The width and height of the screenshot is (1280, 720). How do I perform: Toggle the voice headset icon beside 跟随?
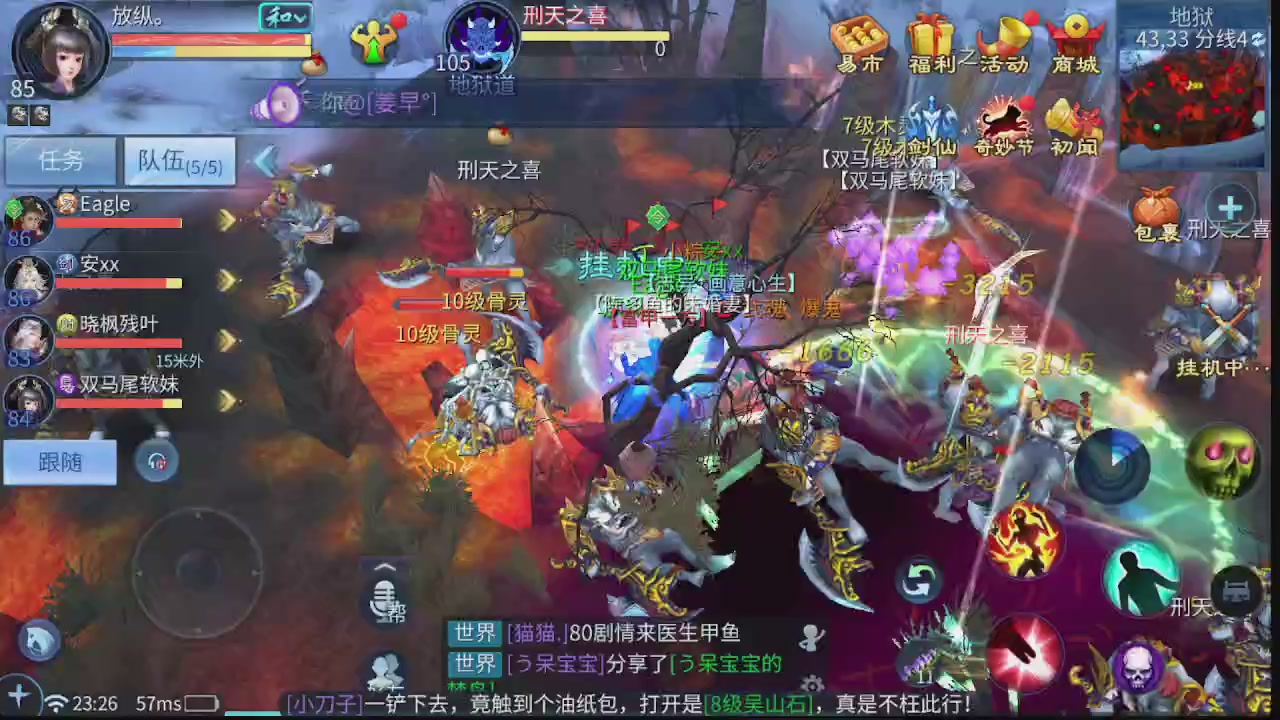pos(157,462)
